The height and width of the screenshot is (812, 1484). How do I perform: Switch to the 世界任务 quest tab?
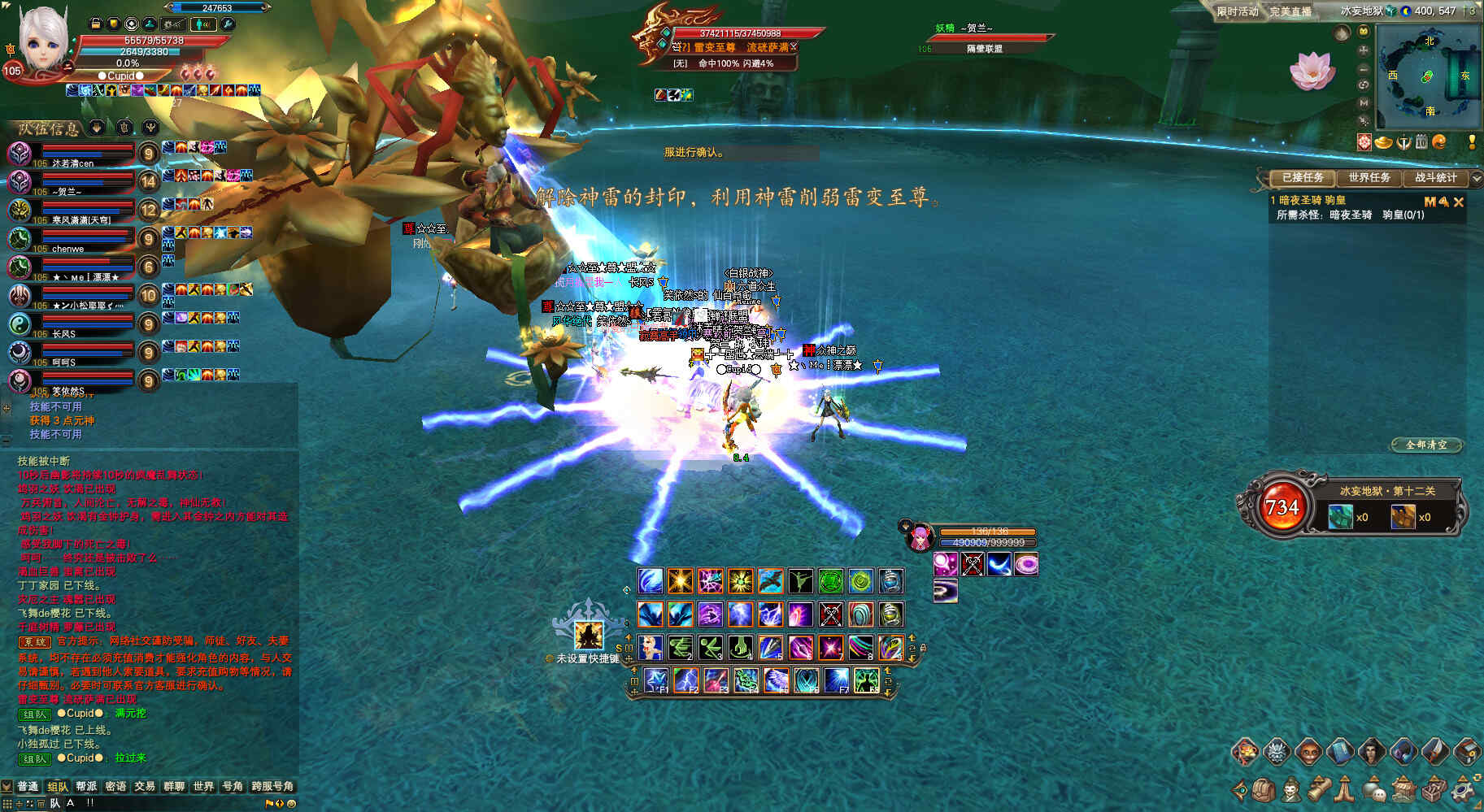coord(1369,177)
